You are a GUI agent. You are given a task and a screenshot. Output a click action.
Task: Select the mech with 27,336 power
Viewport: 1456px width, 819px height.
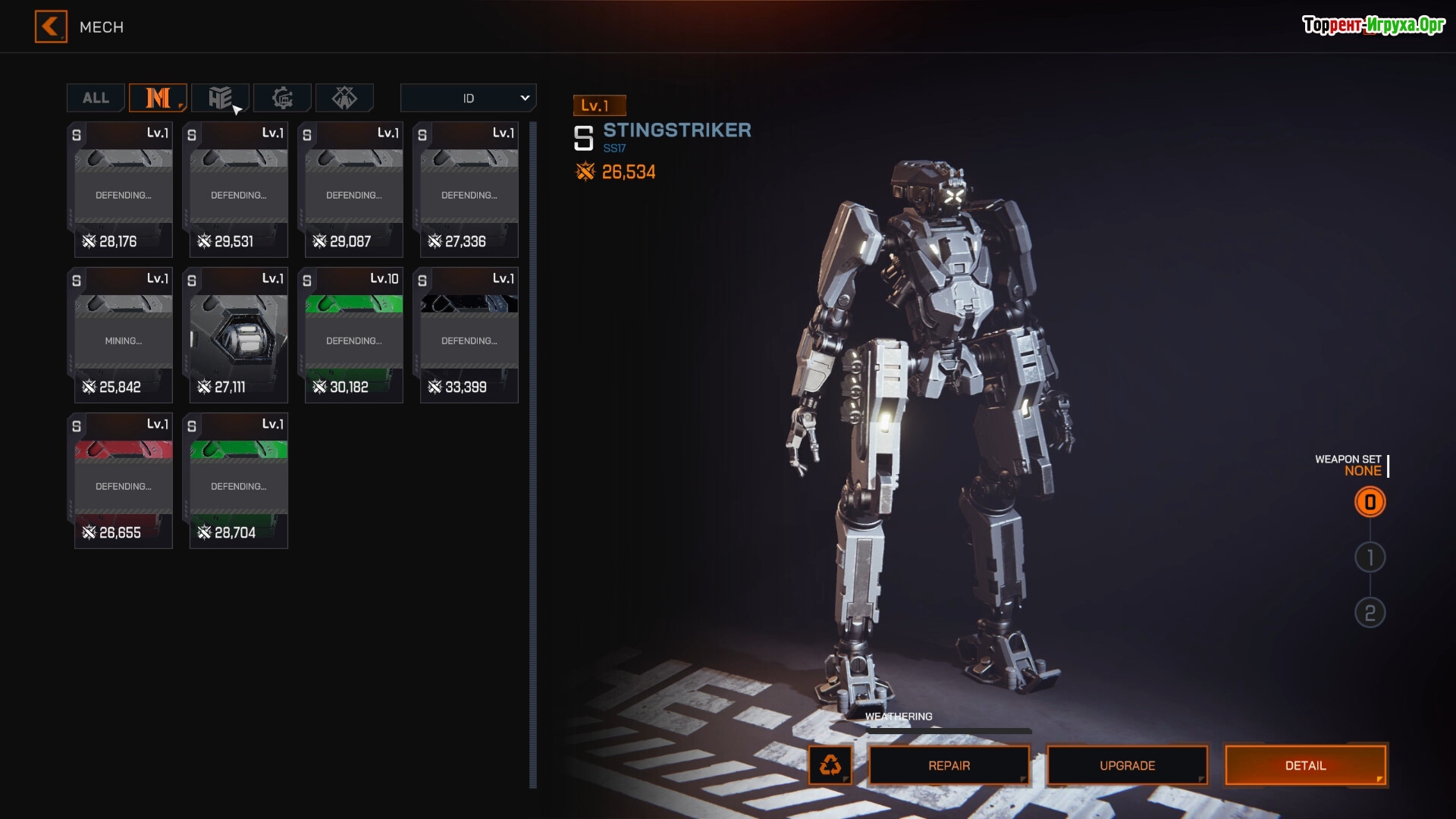pos(469,190)
